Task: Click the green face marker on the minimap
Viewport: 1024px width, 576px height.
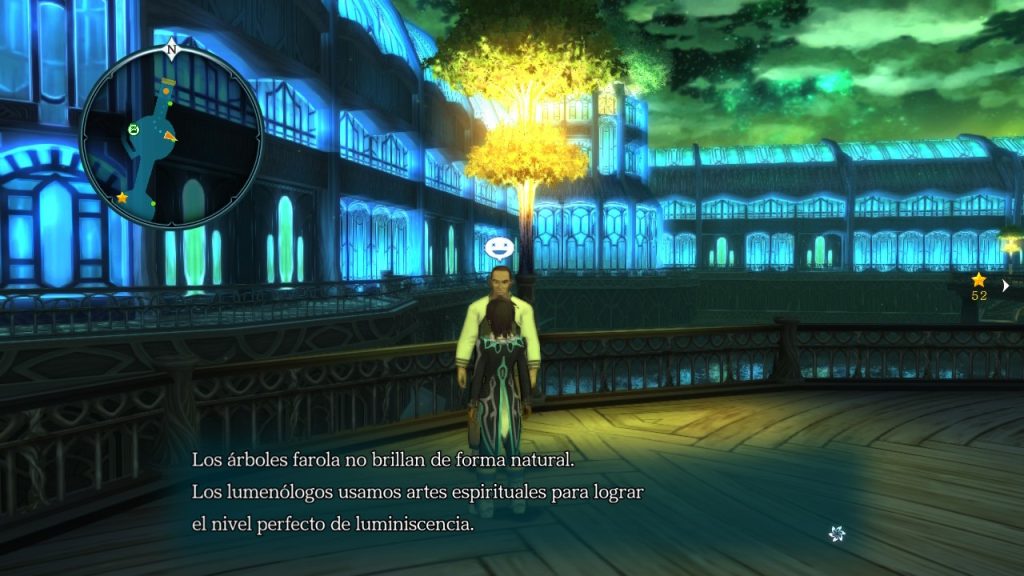Action: click(134, 129)
